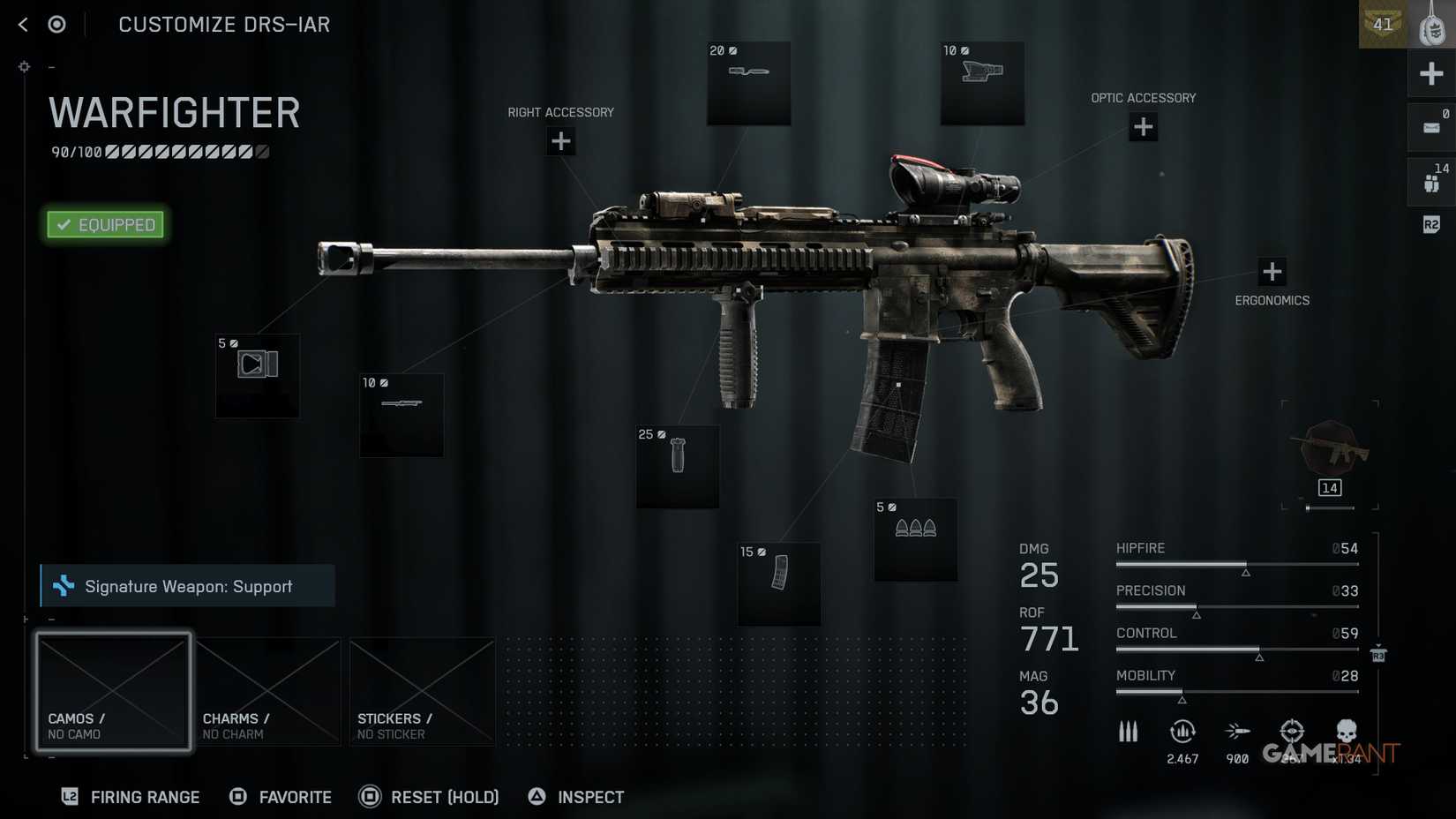Choose the vertical grip attachment slot
The width and height of the screenshot is (1456, 819).
pyautogui.click(x=678, y=466)
